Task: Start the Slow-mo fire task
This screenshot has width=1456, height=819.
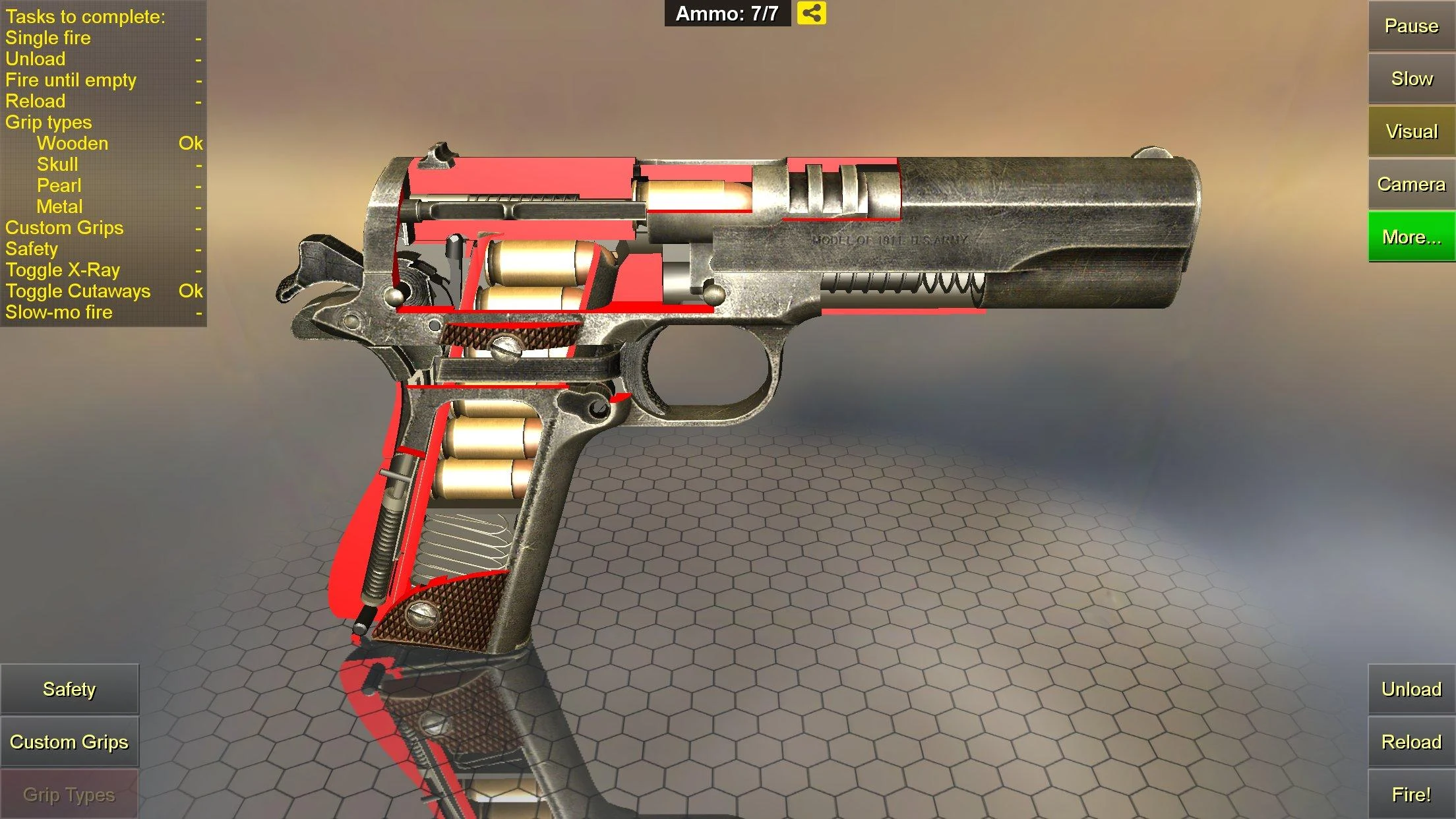Action: pyautogui.click(x=59, y=312)
